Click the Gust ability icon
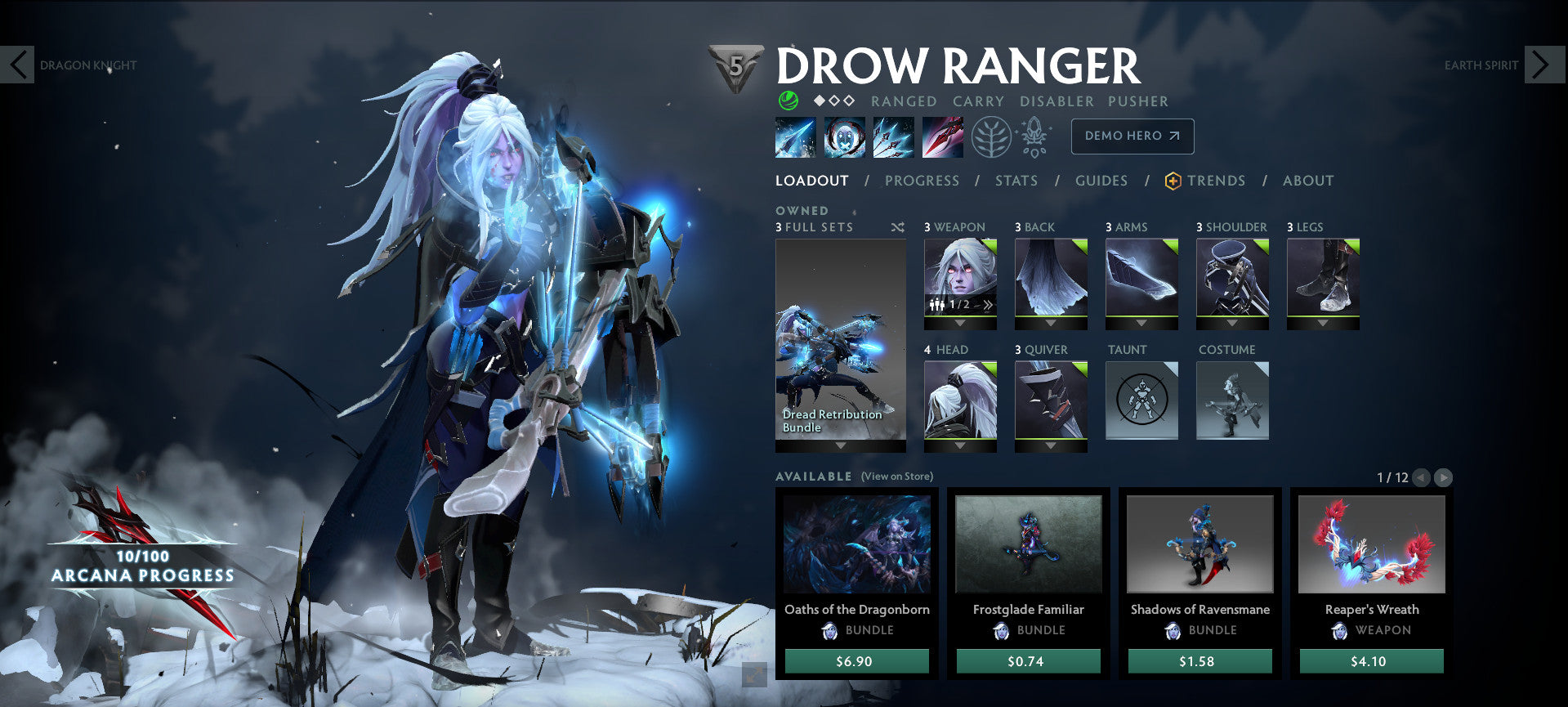Viewport: 1568px width, 707px height. pos(843,136)
